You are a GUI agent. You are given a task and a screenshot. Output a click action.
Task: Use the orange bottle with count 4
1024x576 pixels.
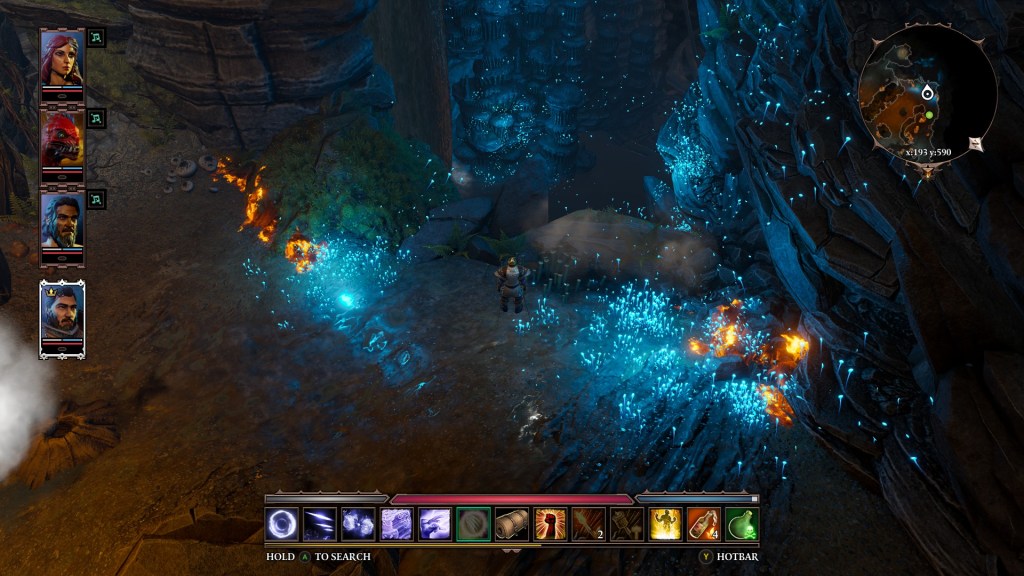pyautogui.click(x=703, y=524)
